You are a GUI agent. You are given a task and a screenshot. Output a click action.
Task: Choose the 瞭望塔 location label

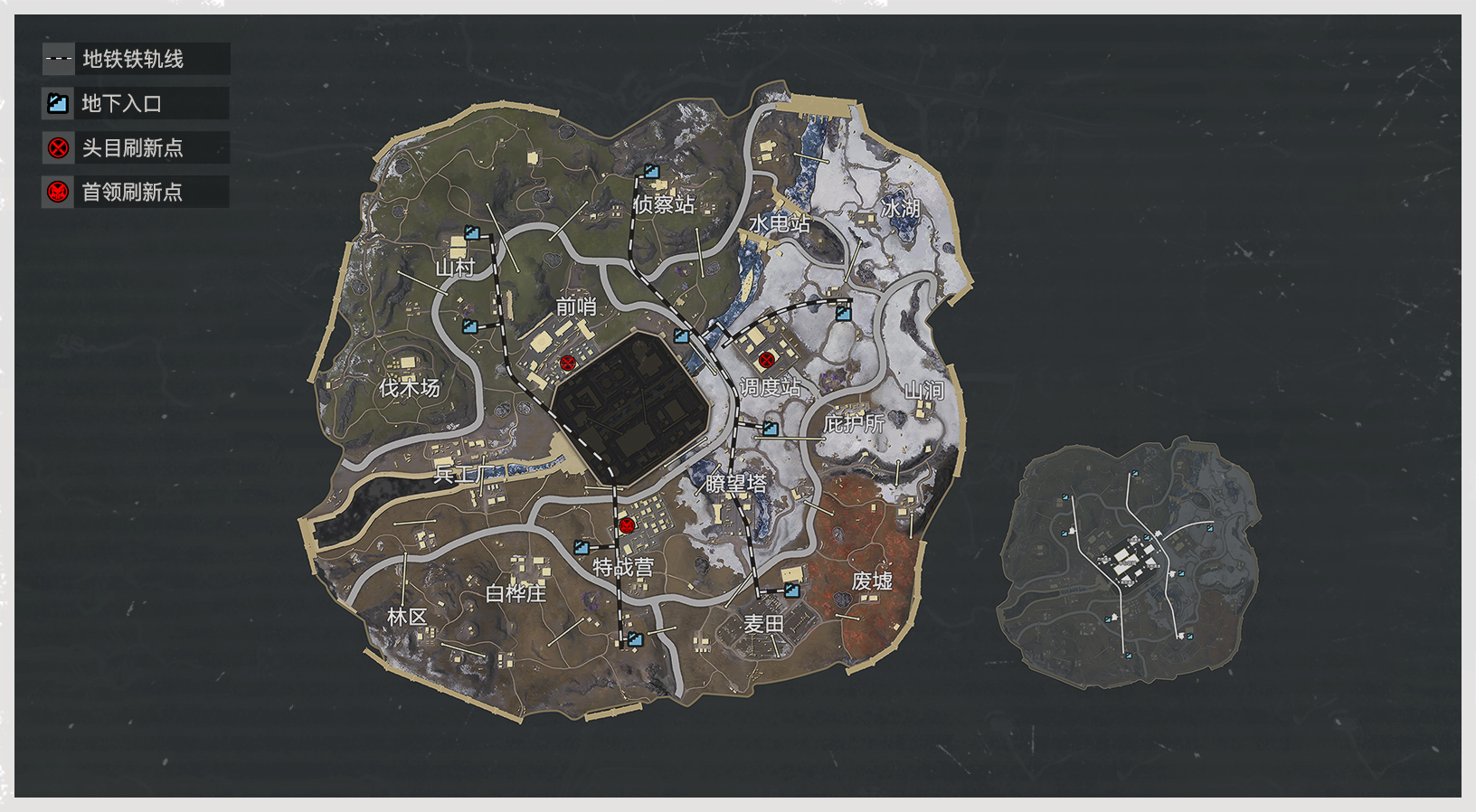(736, 484)
